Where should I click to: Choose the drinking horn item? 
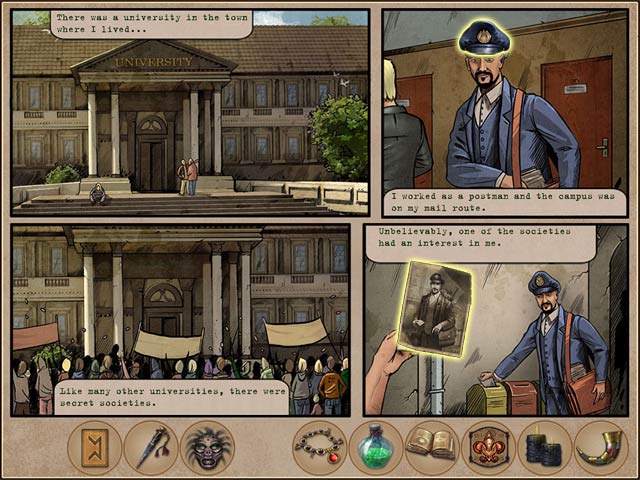pyautogui.click(x=600, y=447)
